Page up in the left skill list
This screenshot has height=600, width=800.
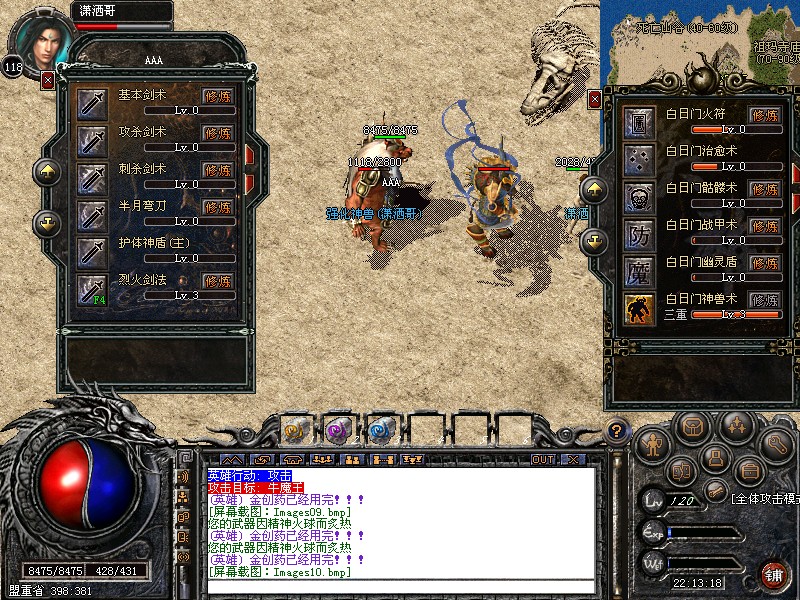(x=47, y=171)
